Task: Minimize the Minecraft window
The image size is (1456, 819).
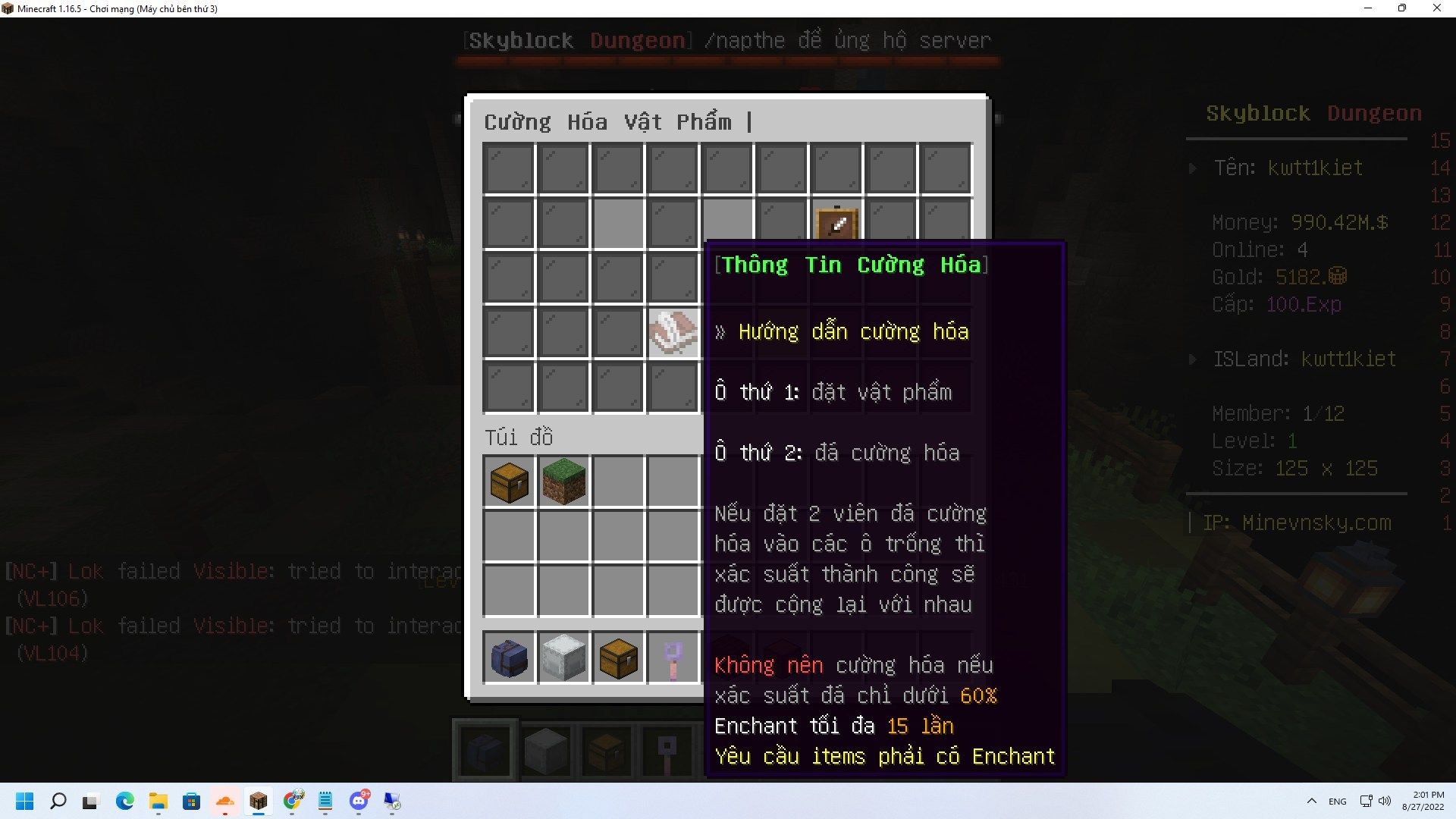Action: pos(1368,8)
